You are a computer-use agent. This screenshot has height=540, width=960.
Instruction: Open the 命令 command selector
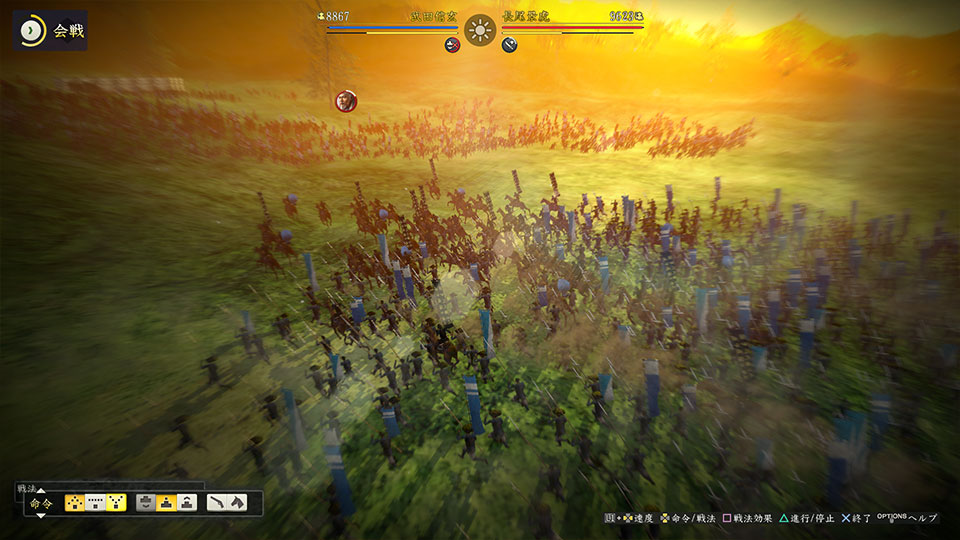(41, 503)
